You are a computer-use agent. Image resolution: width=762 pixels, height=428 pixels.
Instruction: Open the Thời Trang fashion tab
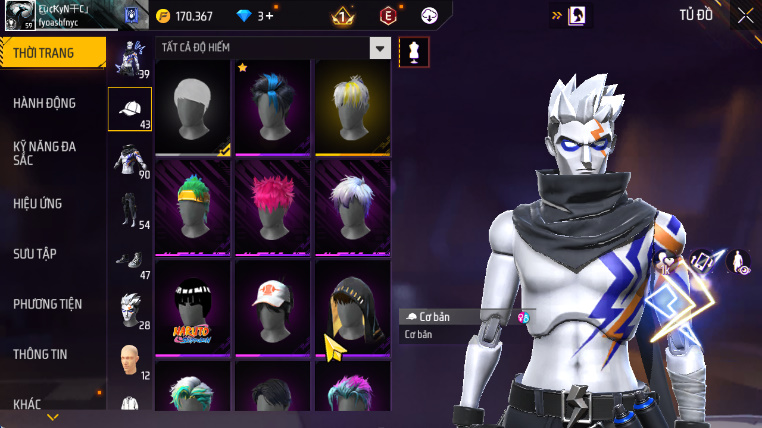[x=52, y=53]
